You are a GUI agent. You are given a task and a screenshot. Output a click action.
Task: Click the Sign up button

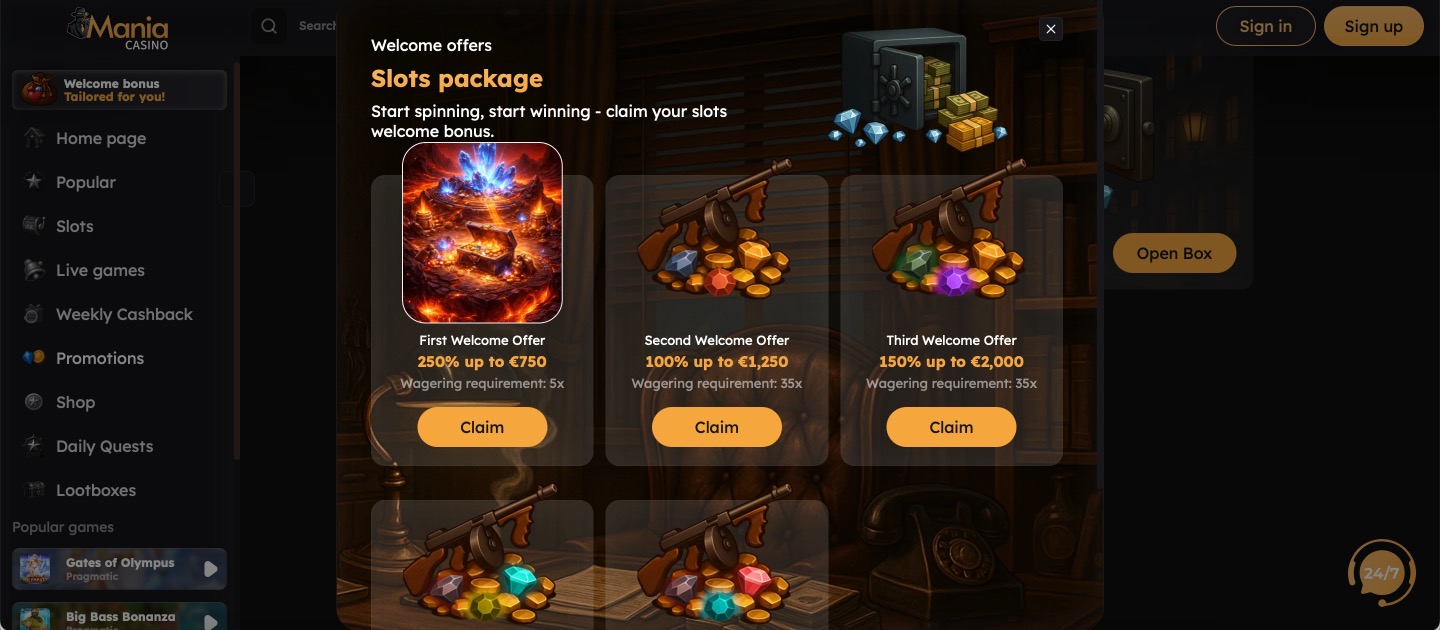pyautogui.click(x=1373, y=27)
